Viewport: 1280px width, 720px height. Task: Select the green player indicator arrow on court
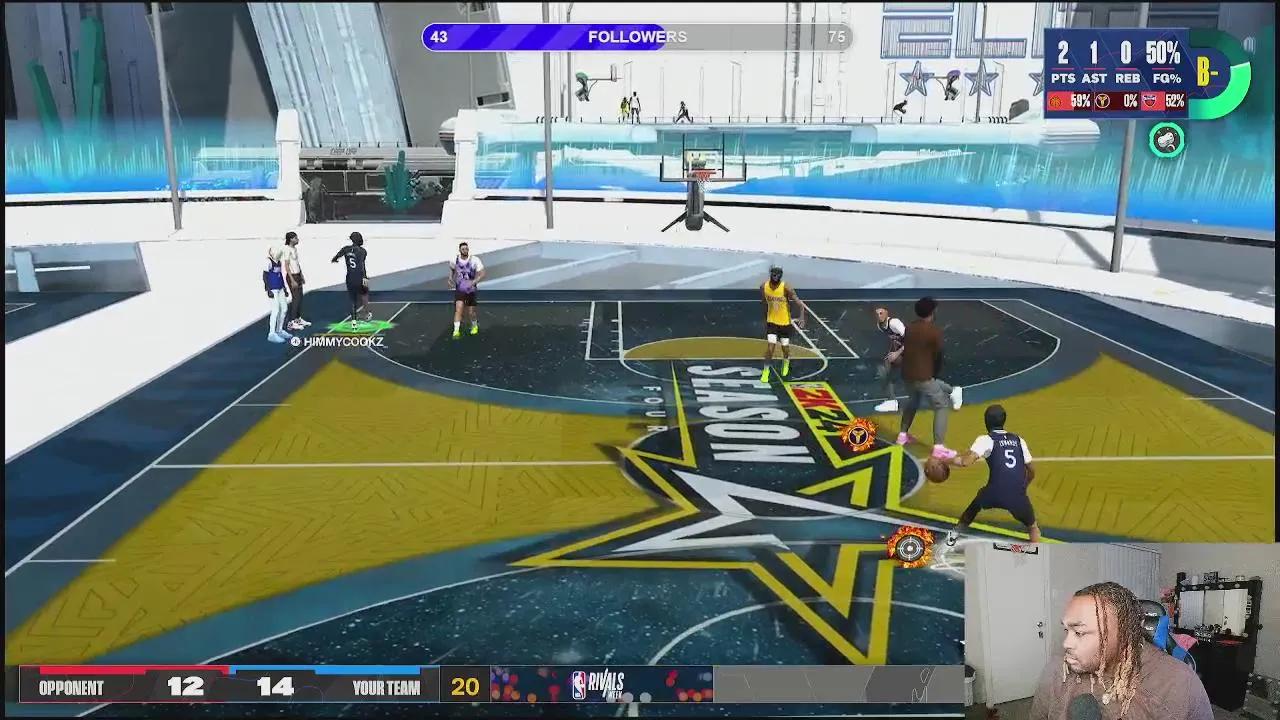[358, 322]
